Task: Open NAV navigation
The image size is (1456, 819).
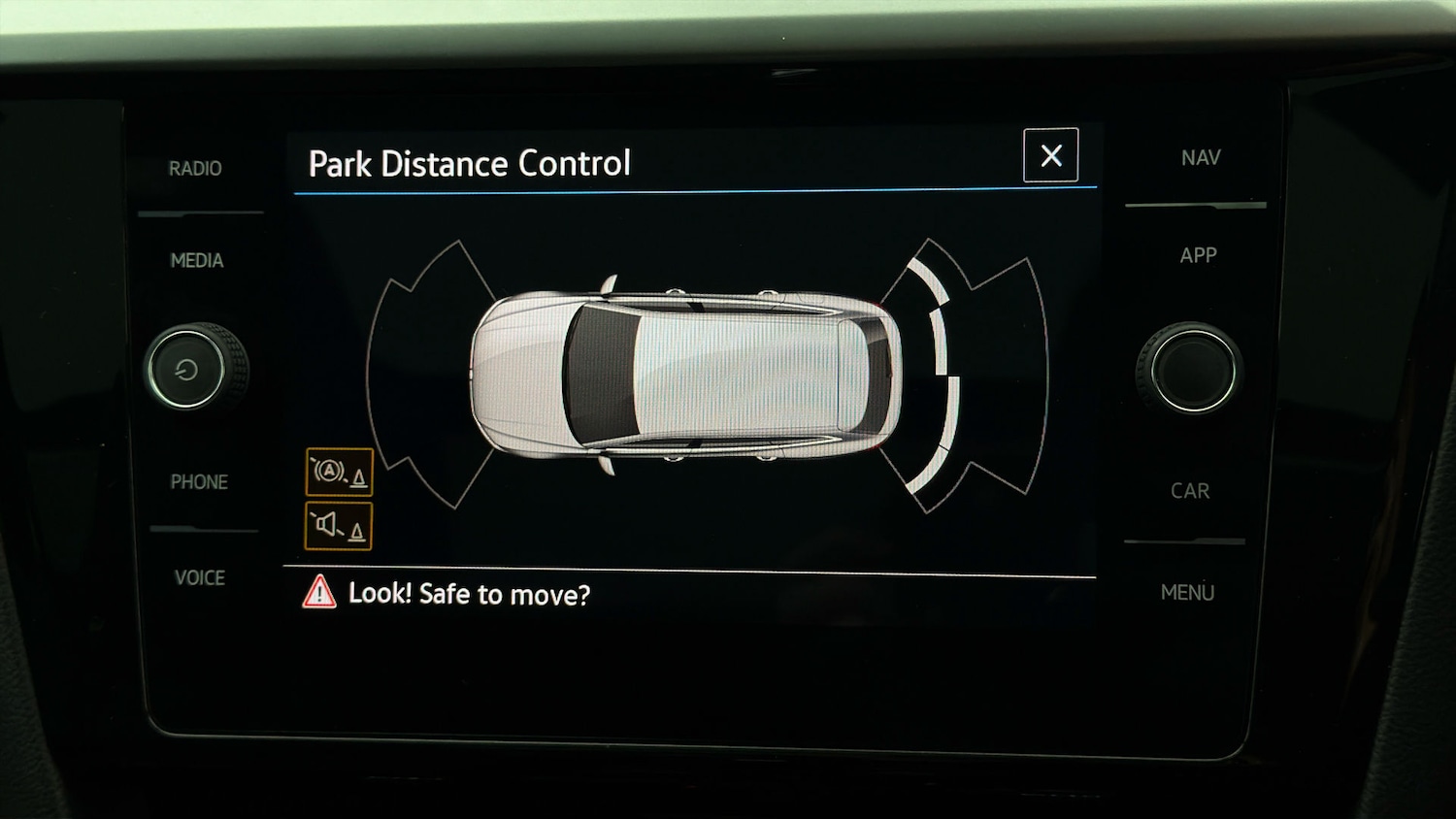Action: click(x=1201, y=158)
